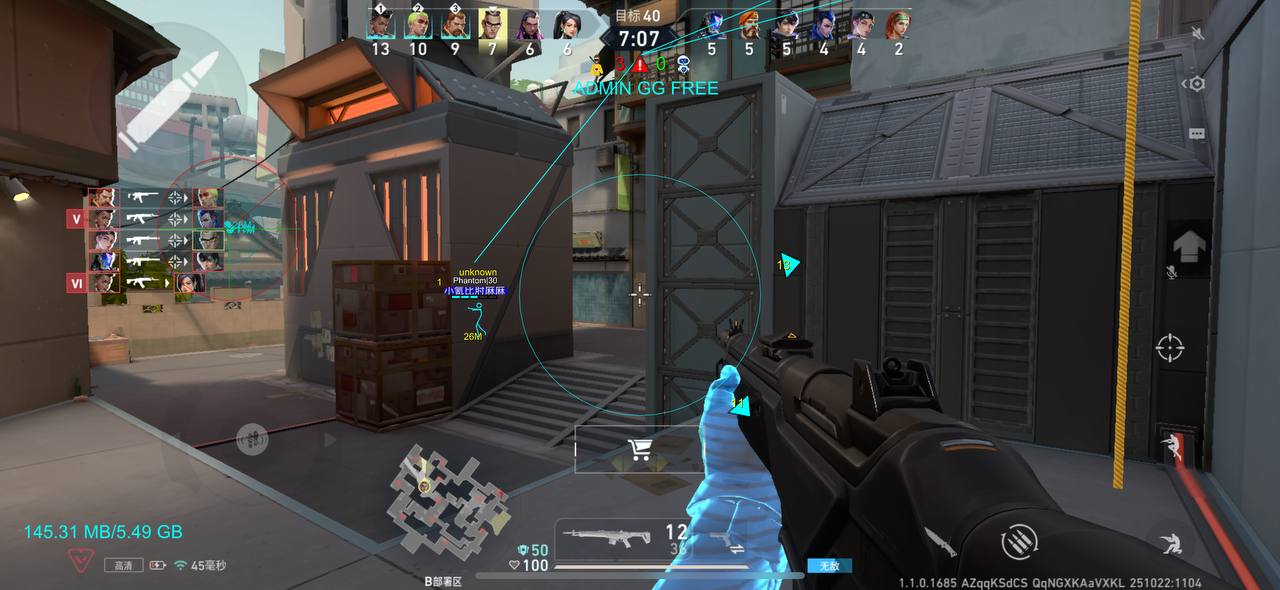Tap the crouch stance button
This screenshot has height=590, width=1280.
coord(1168,543)
